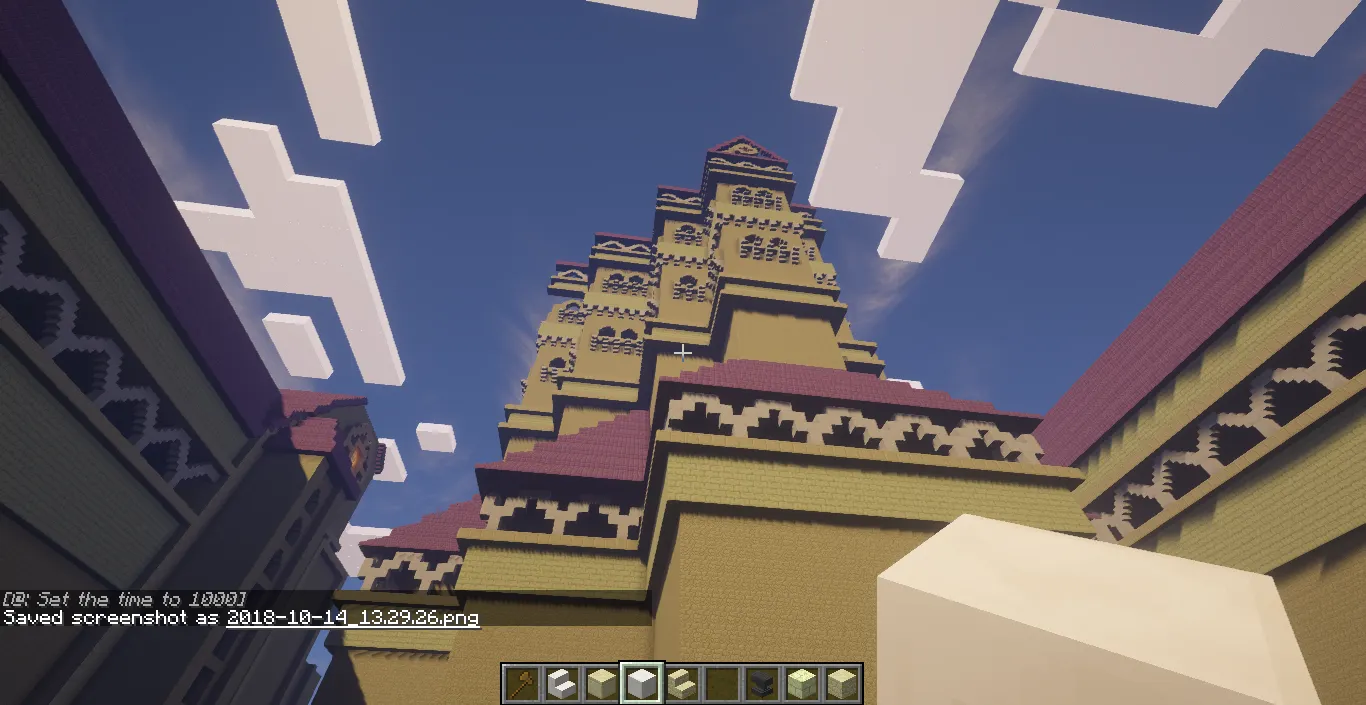Screen dimensions: 1366x705
Task: Select the sandstone stairs hotbar slot
Action: pos(681,684)
